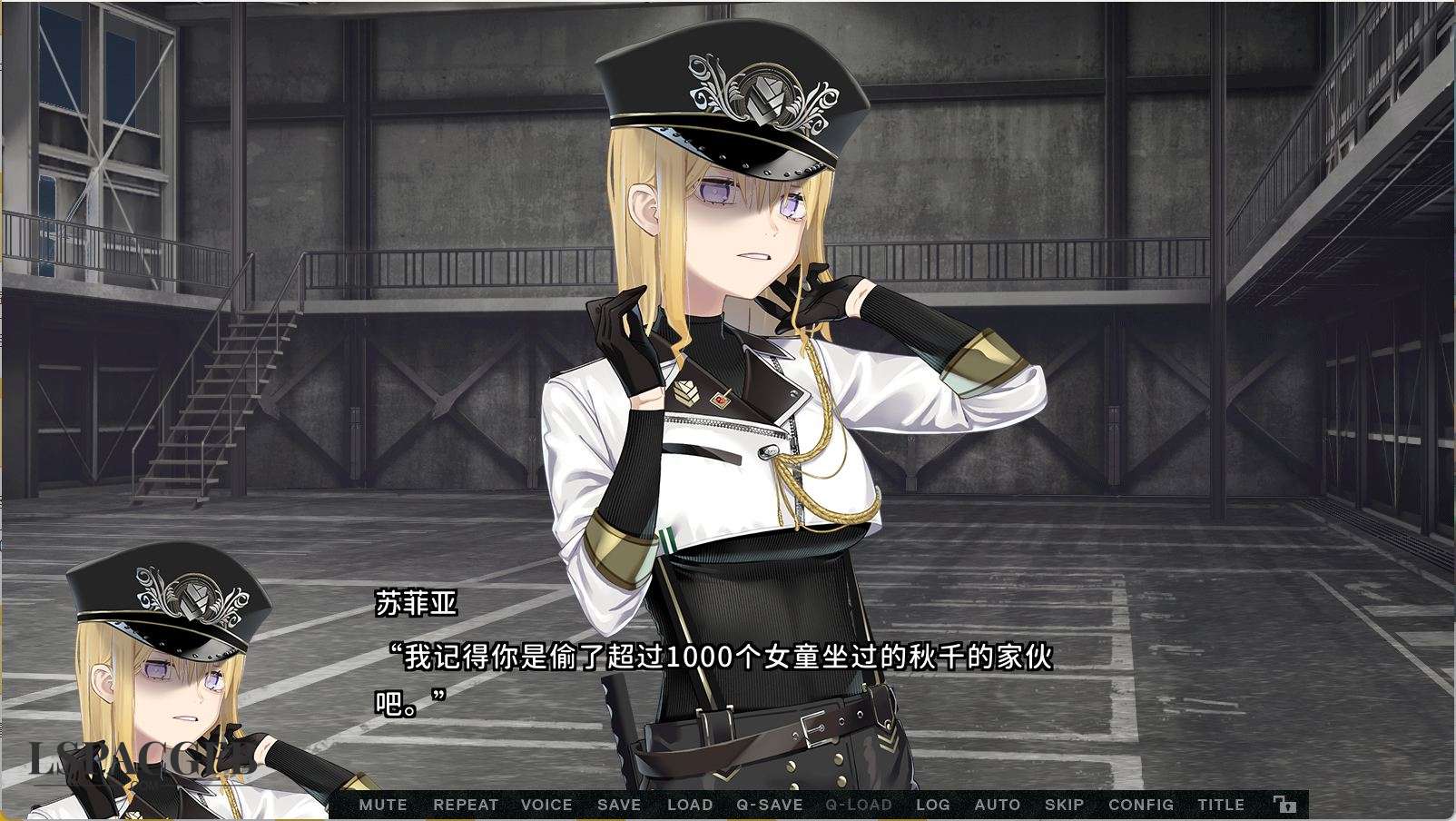Mute all game audio with MUTE

pyautogui.click(x=384, y=805)
